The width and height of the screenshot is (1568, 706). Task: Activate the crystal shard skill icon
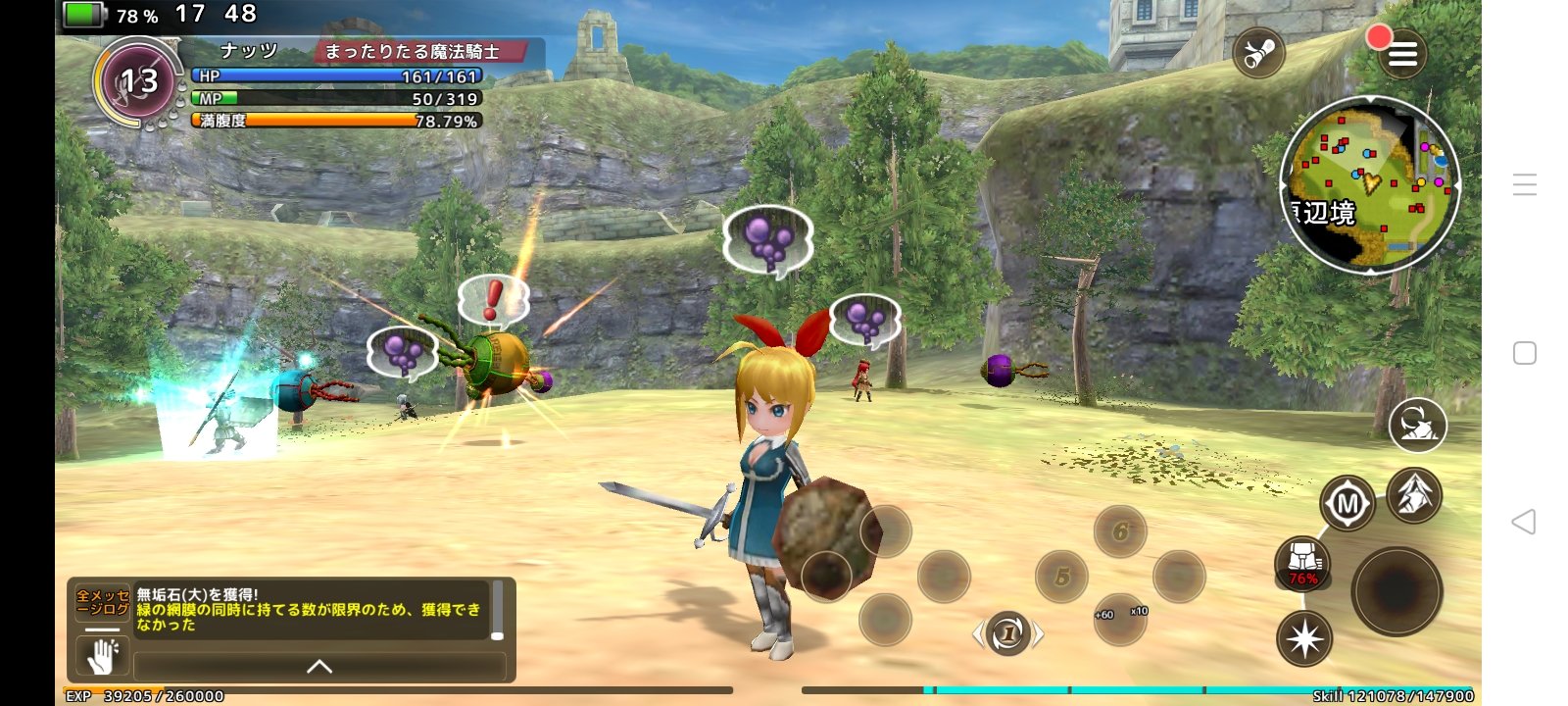(1414, 494)
